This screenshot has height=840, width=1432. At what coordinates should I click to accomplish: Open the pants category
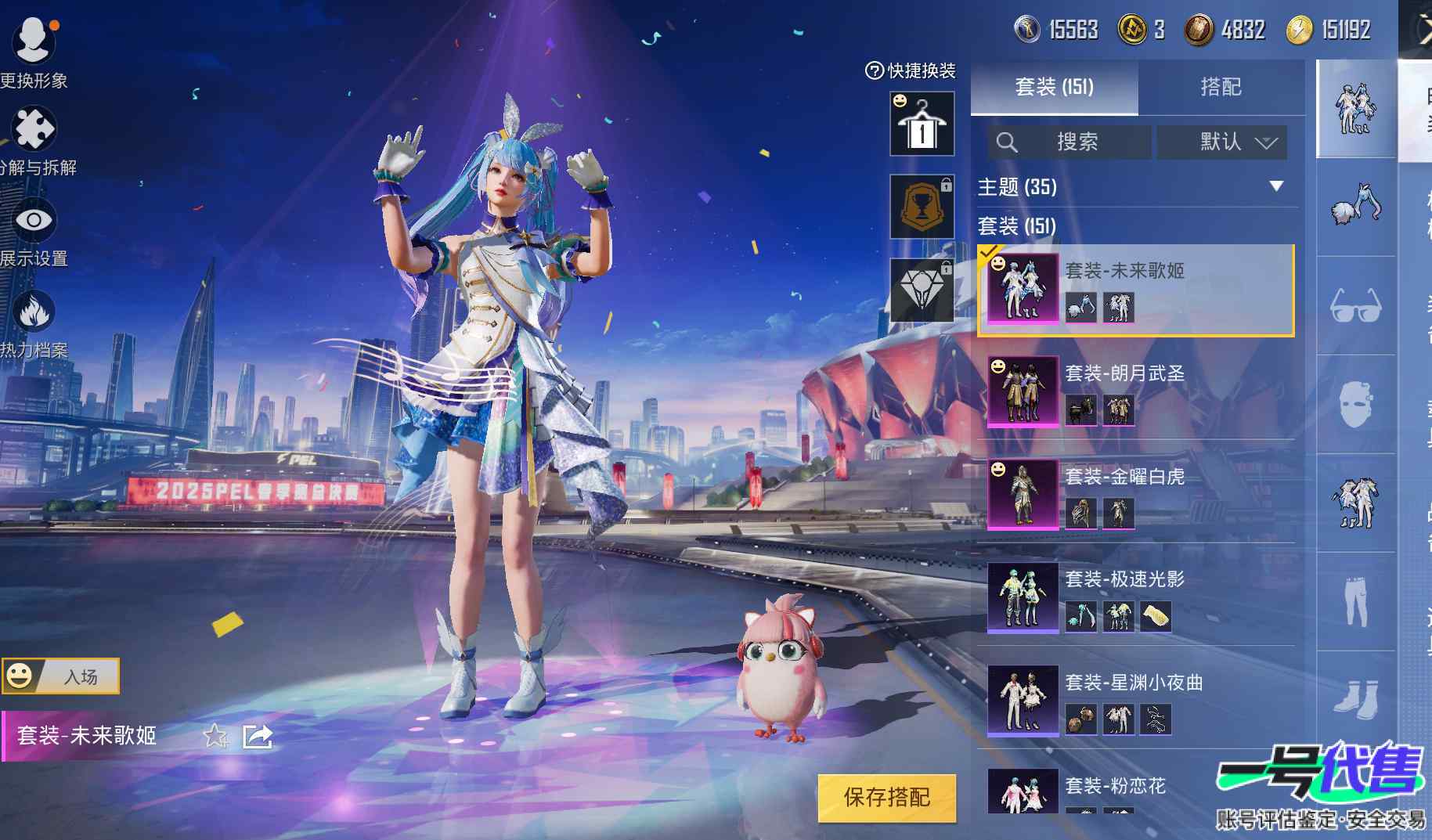point(1356,601)
